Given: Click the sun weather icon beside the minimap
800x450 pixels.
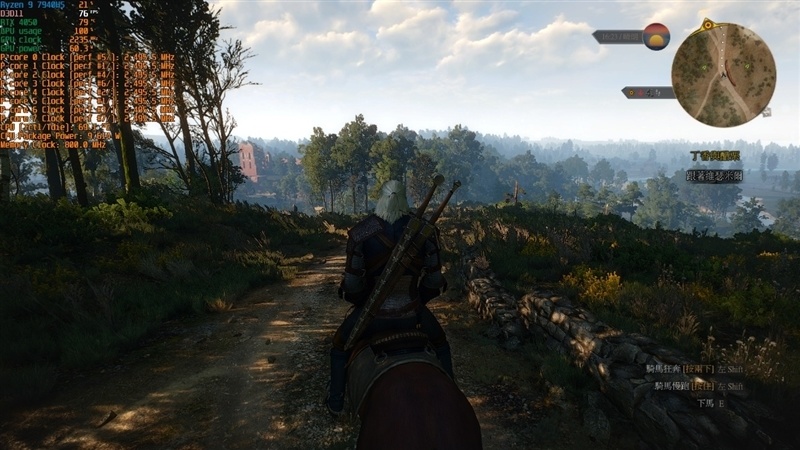Looking at the screenshot, I should [656, 36].
